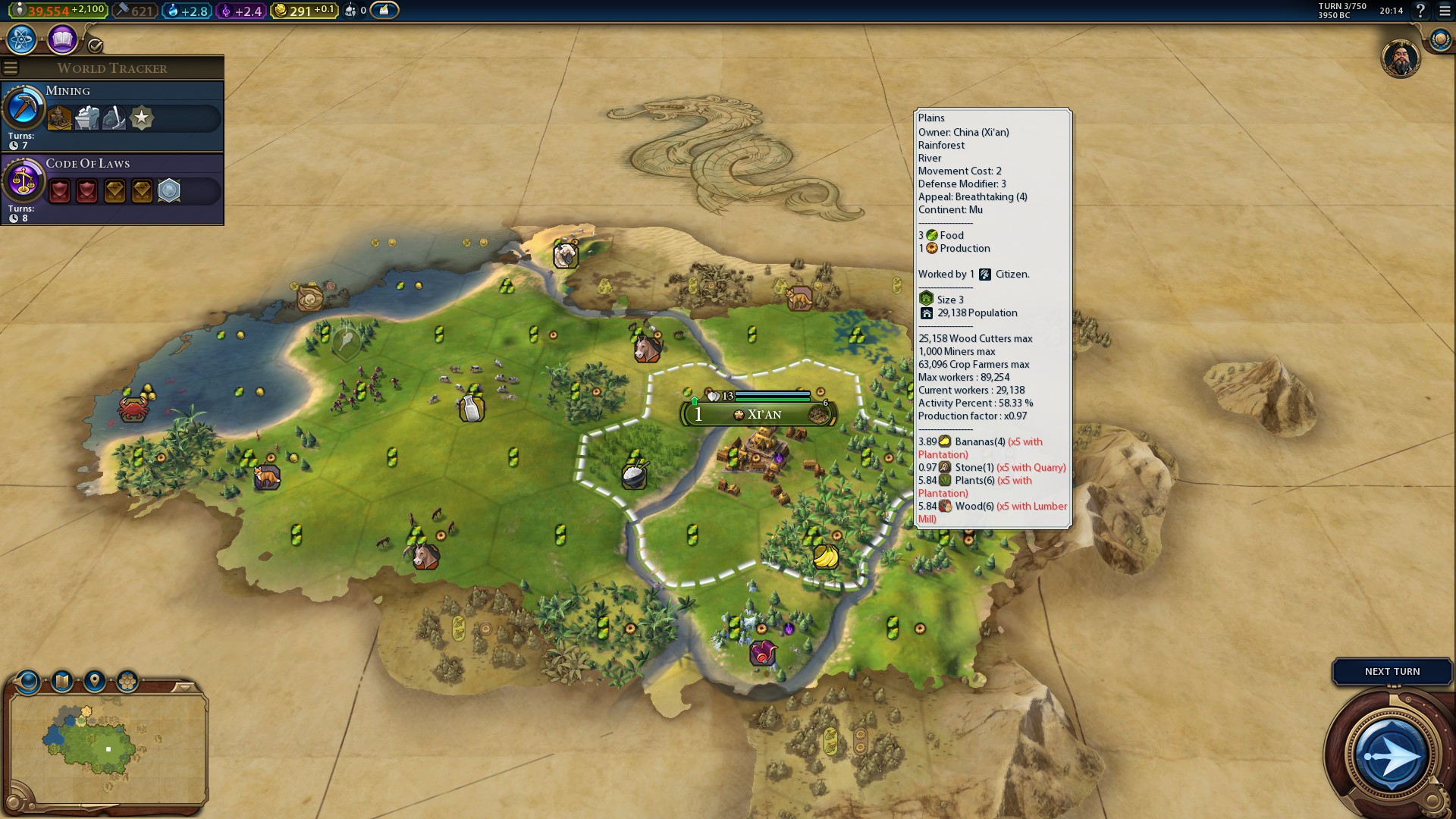Collapse the minimap with the arrow tab

point(184,688)
